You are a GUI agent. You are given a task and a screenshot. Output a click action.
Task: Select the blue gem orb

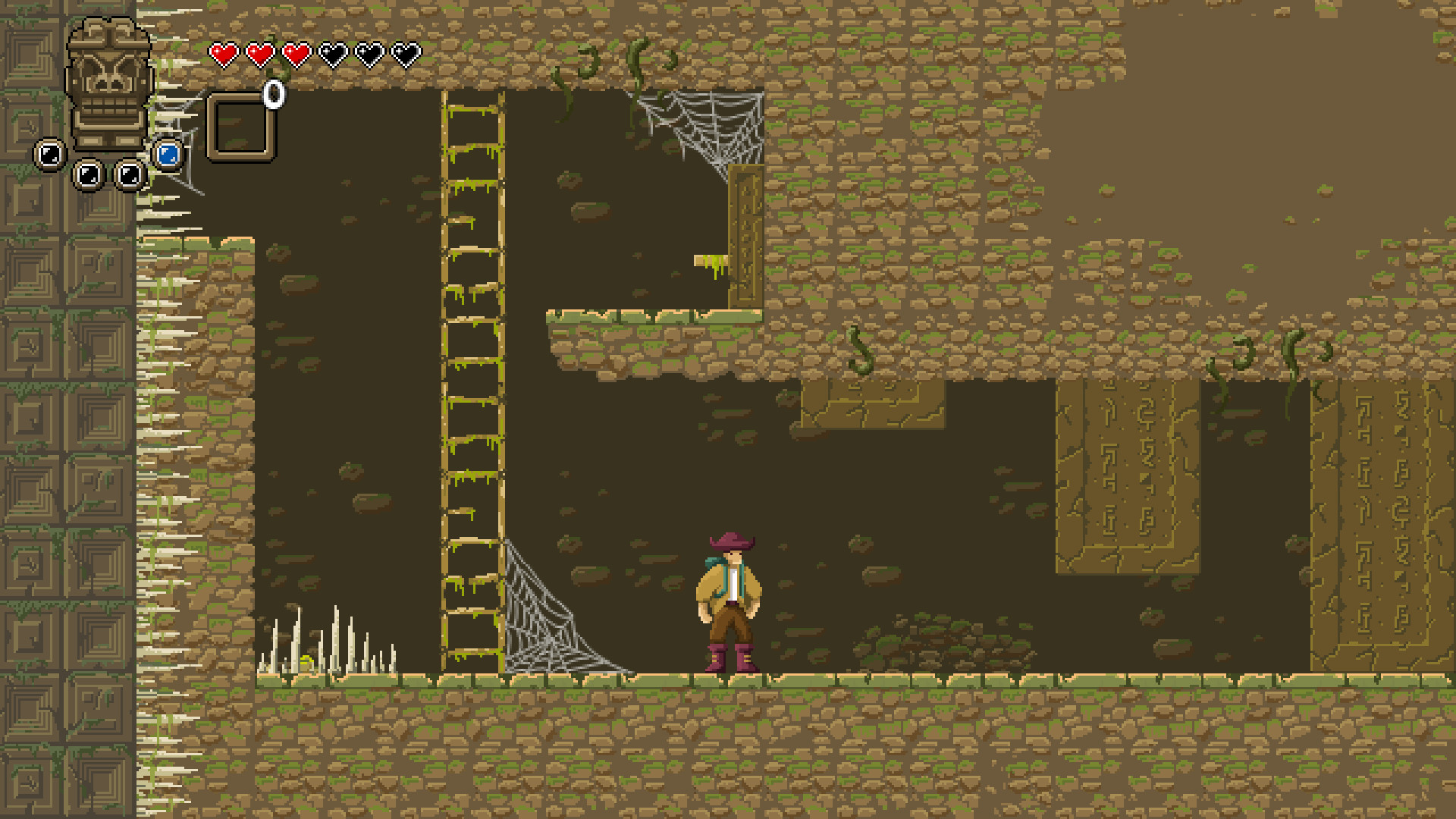[x=168, y=155]
